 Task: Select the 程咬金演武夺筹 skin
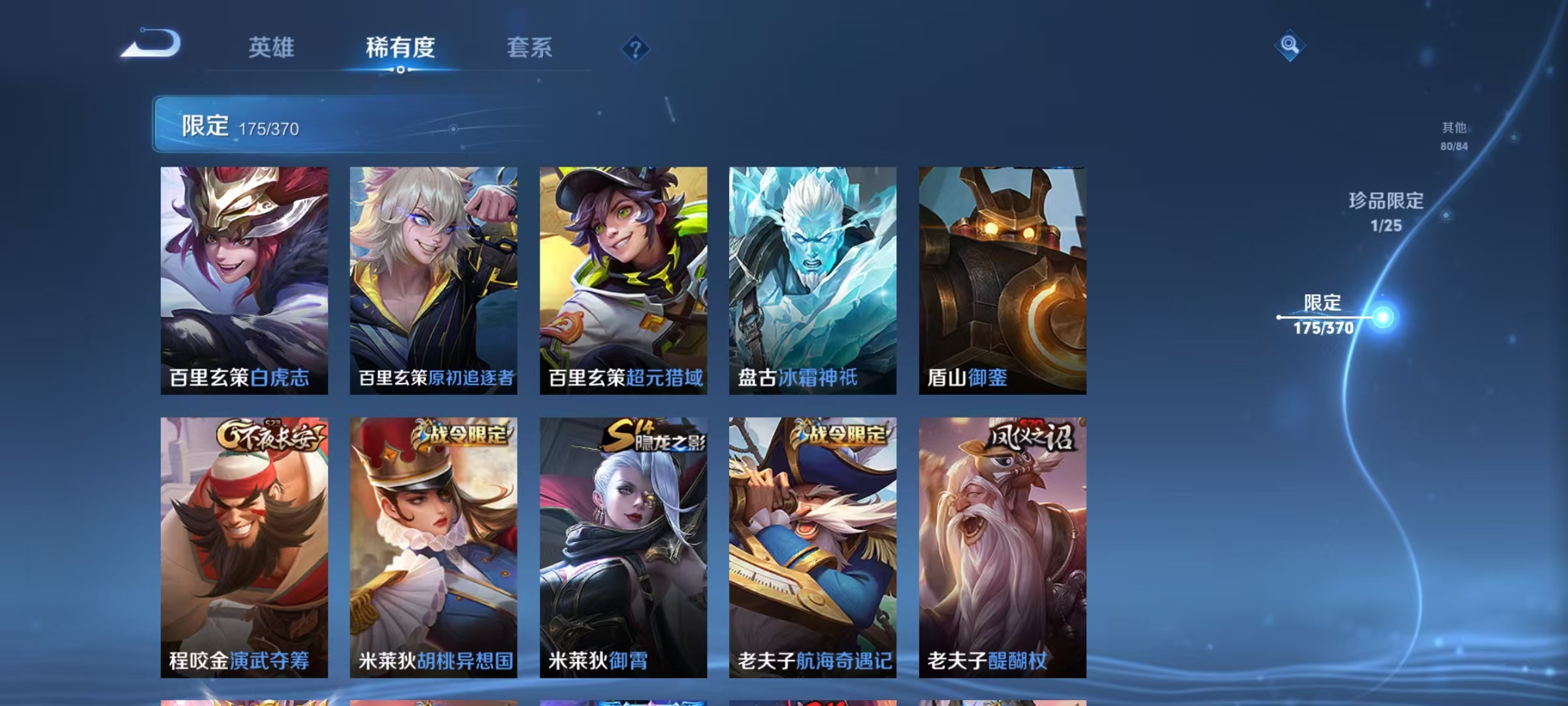coord(243,543)
